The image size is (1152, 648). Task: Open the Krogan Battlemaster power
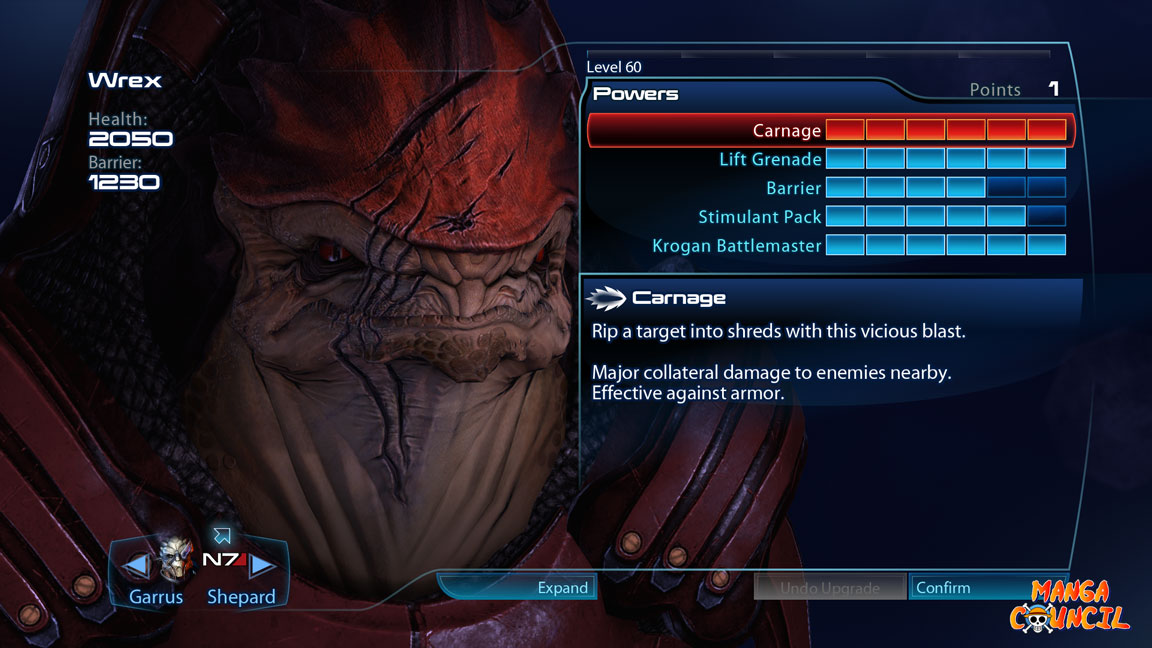(x=737, y=246)
